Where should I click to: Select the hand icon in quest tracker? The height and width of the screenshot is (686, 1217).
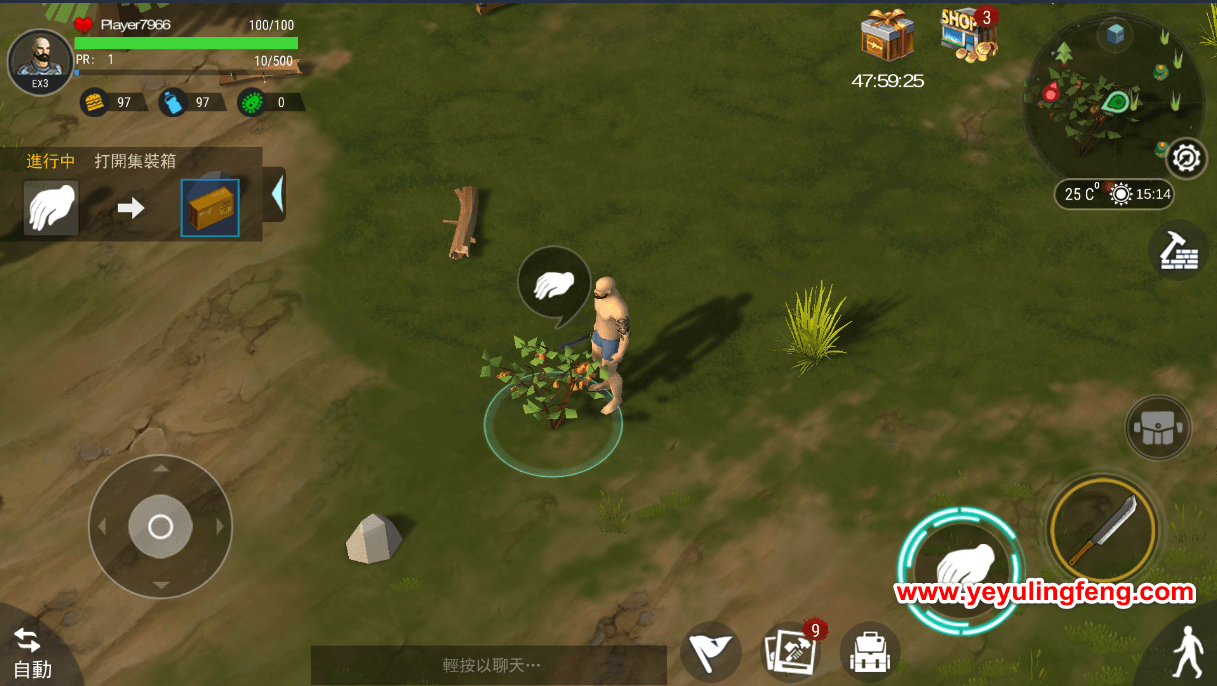click(51, 208)
